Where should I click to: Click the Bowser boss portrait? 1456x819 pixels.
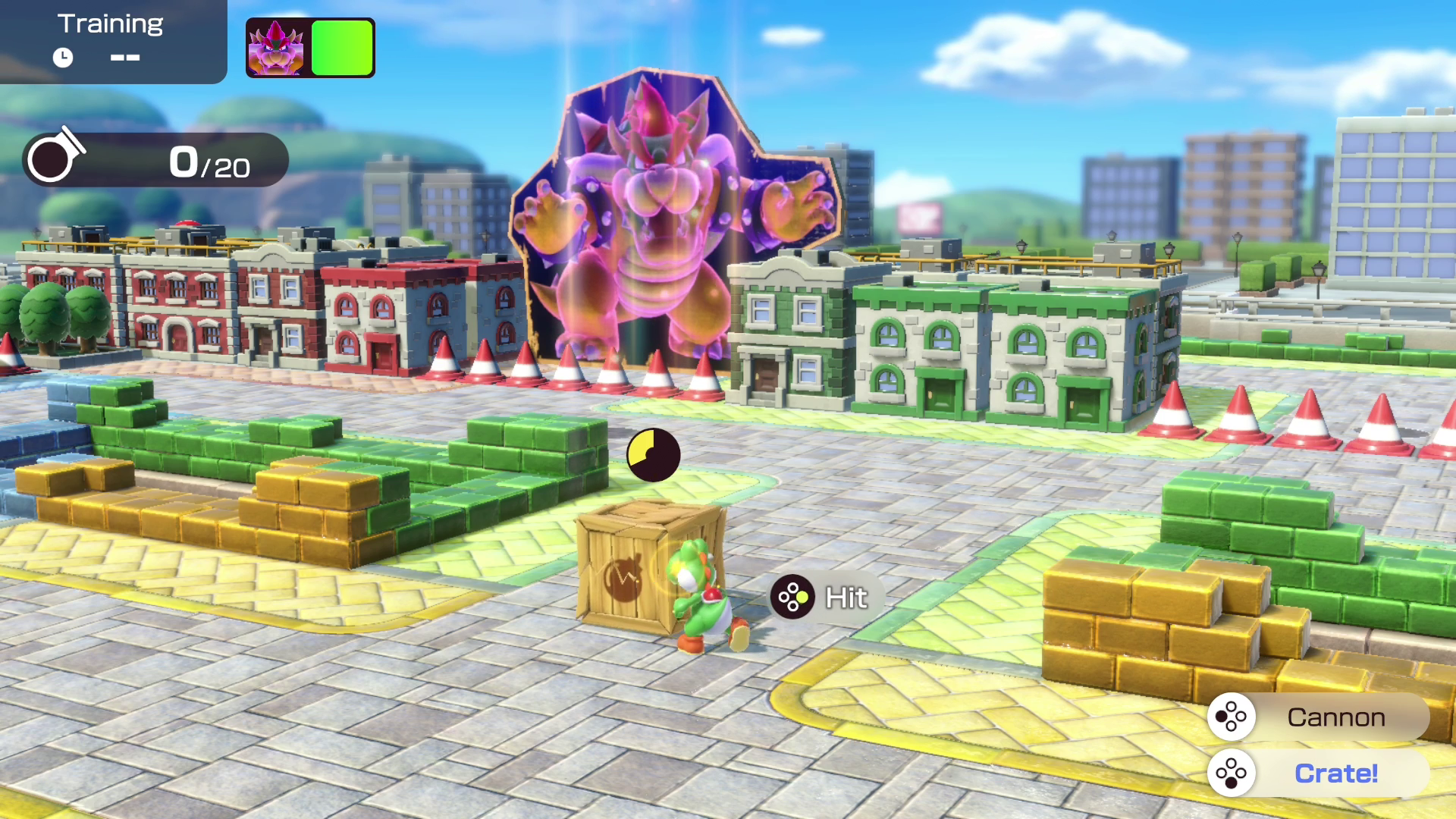point(276,48)
